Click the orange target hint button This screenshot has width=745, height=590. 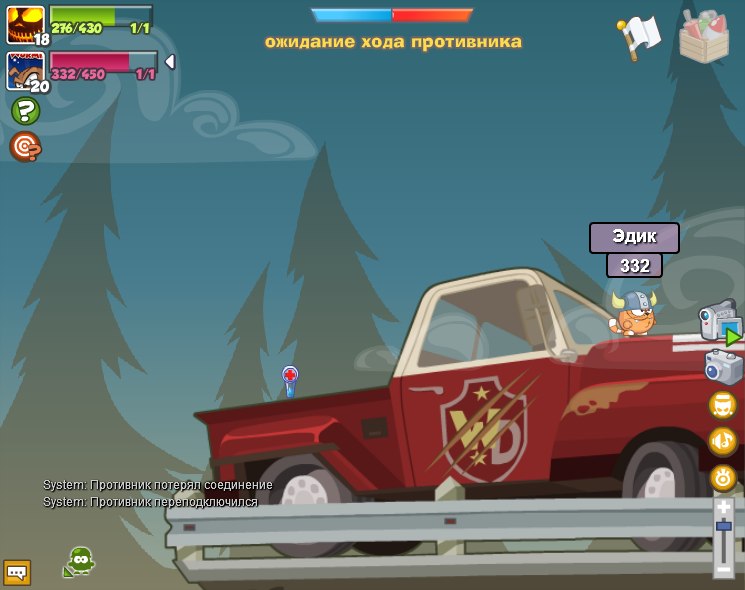coord(25,147)
